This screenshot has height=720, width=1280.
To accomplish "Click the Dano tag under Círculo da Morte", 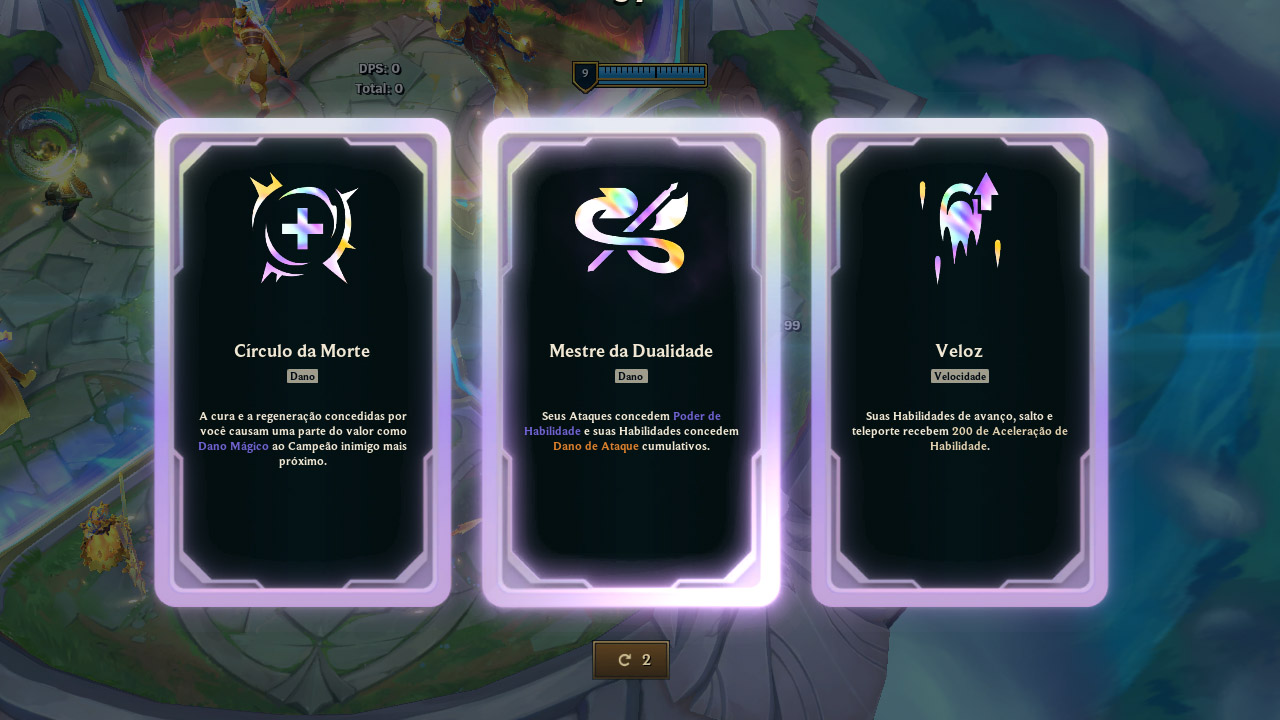I will tap(302, 377).
